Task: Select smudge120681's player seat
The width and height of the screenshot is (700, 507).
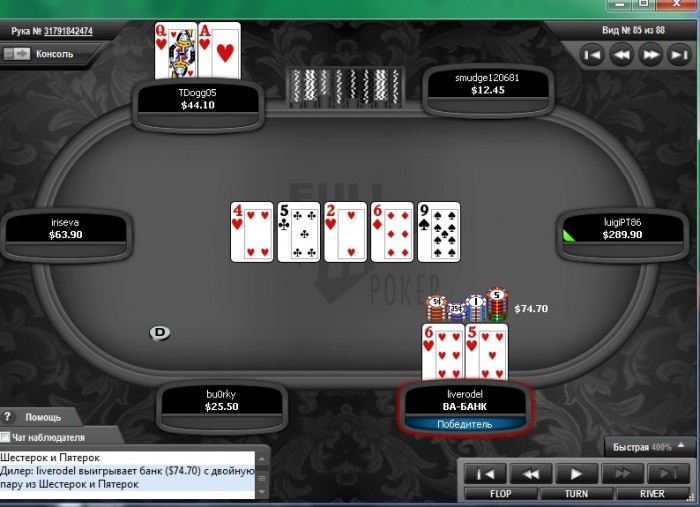Action: click(x=487, y=84)
